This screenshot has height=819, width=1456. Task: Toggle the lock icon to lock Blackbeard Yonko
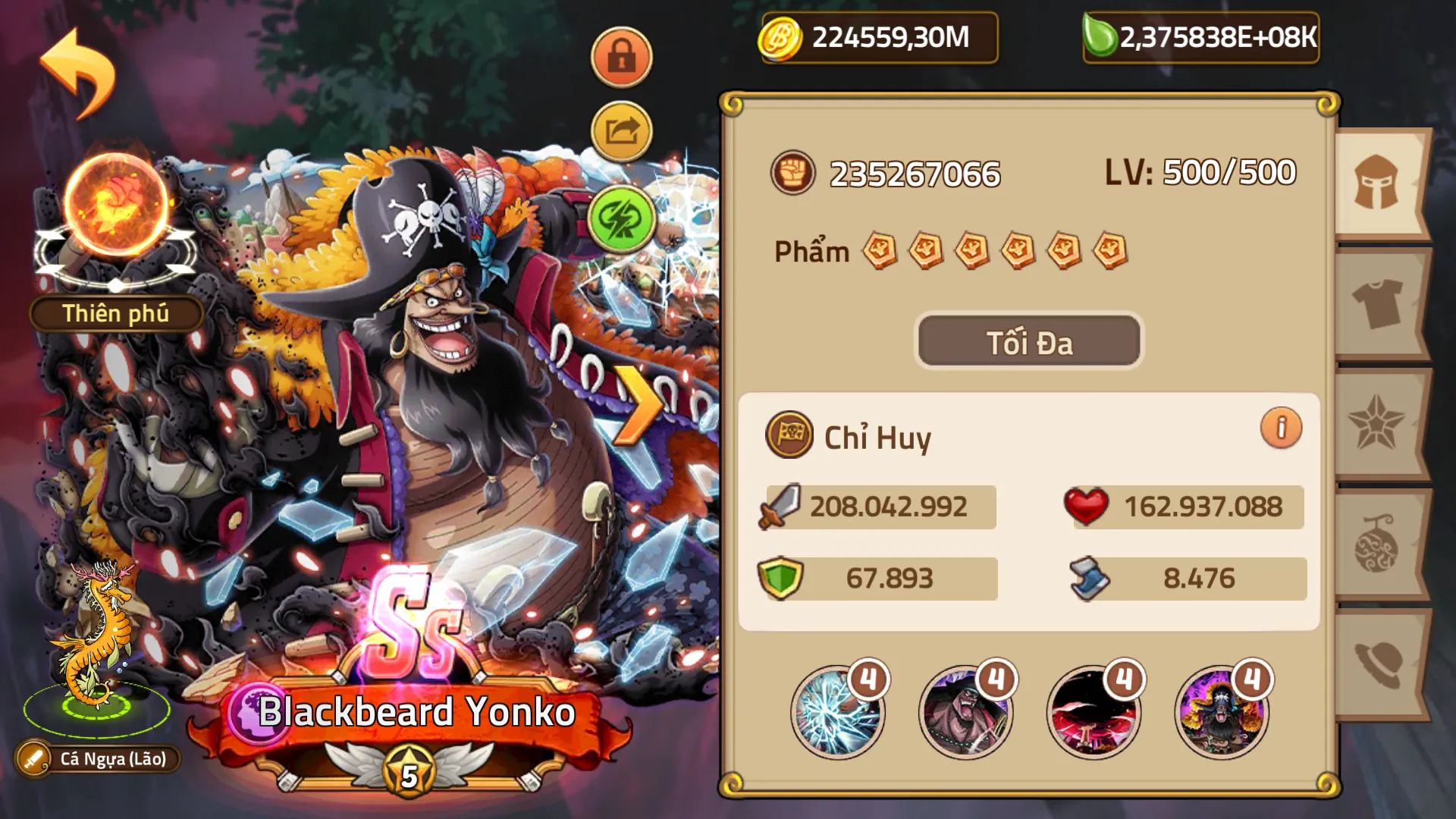(620, 55)
